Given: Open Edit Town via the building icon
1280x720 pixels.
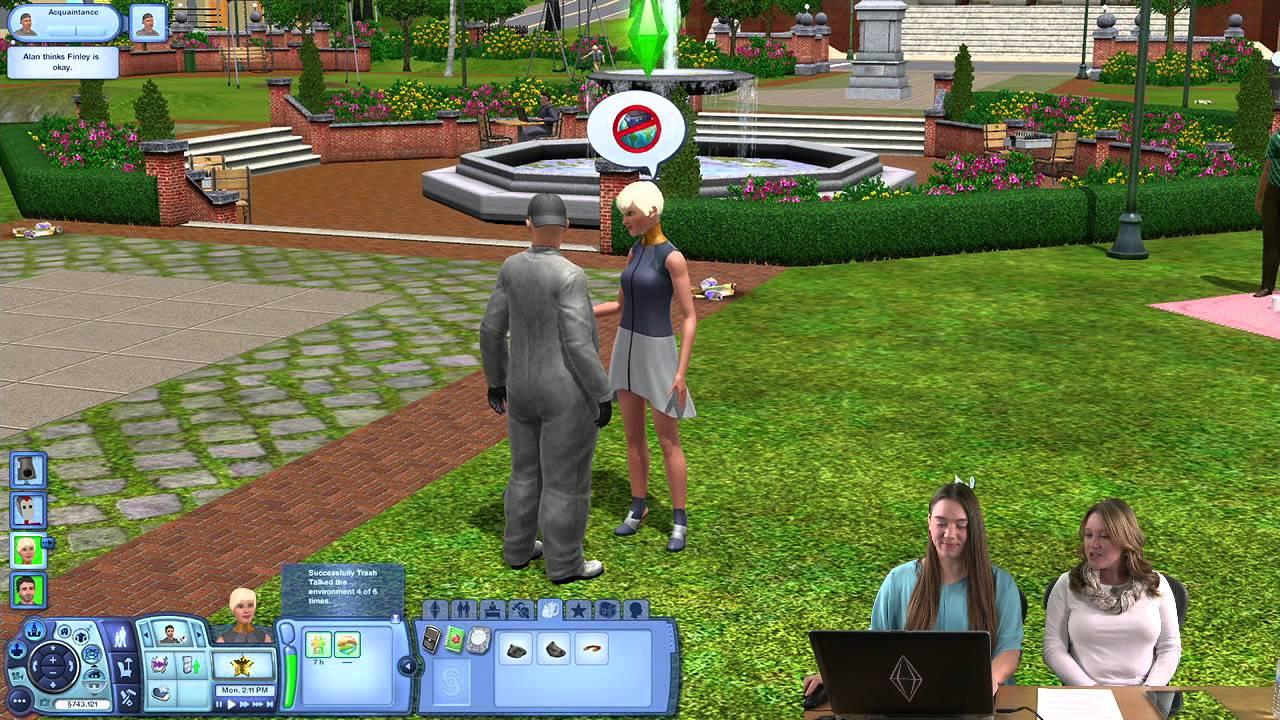Looking at the screenshot, I should point(35,630).
